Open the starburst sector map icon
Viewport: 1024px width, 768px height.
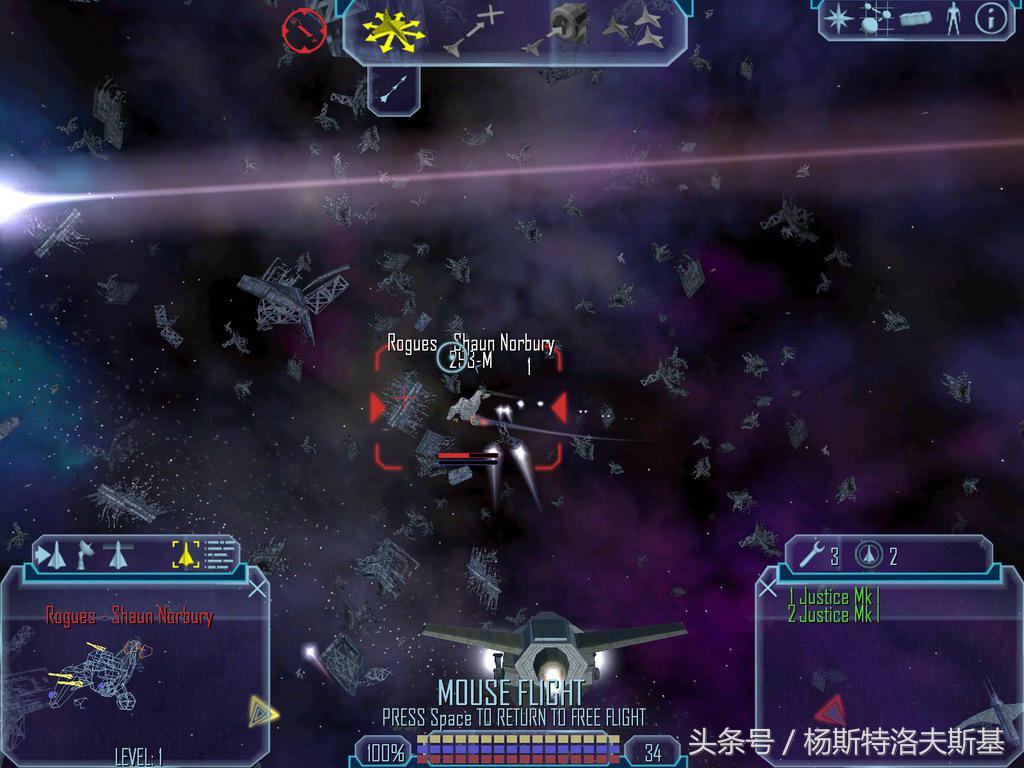(x=837, y=18)
